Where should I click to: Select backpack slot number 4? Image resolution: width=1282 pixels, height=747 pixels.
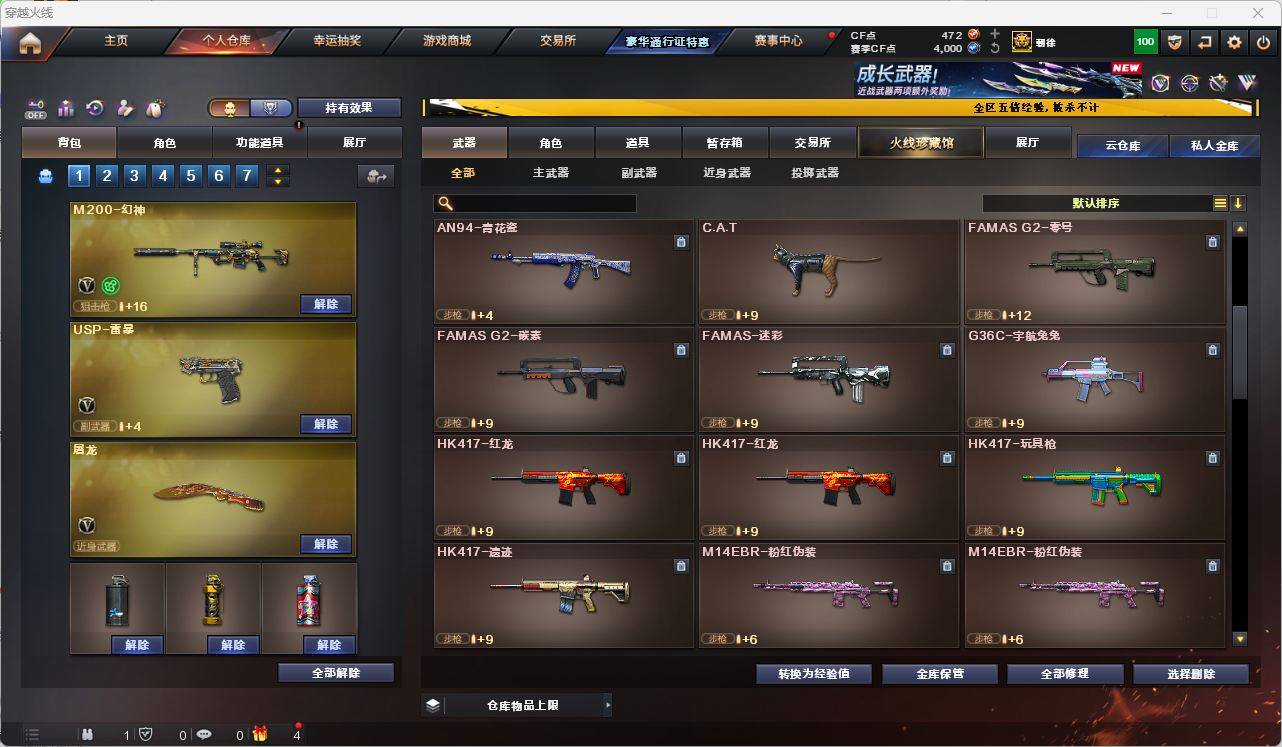[162, 175]
